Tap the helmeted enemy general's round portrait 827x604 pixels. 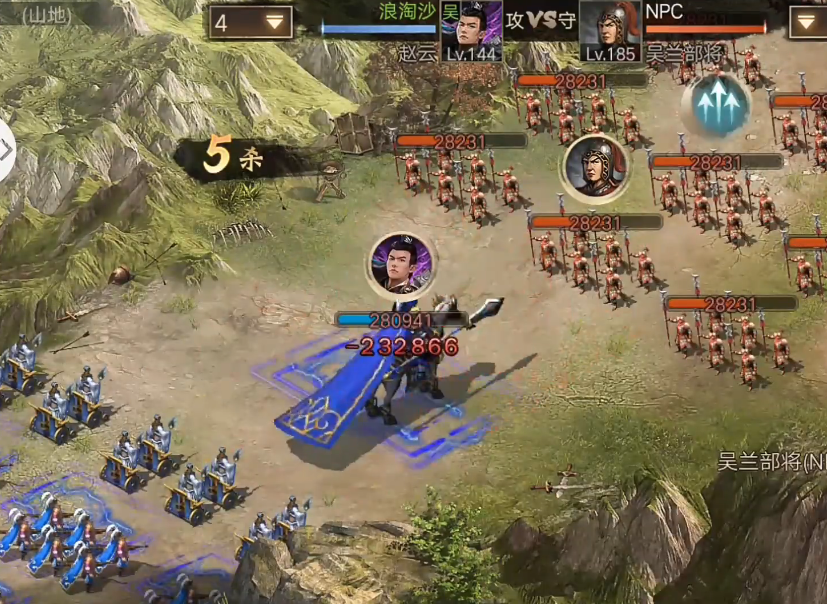(x=594, y=167)
